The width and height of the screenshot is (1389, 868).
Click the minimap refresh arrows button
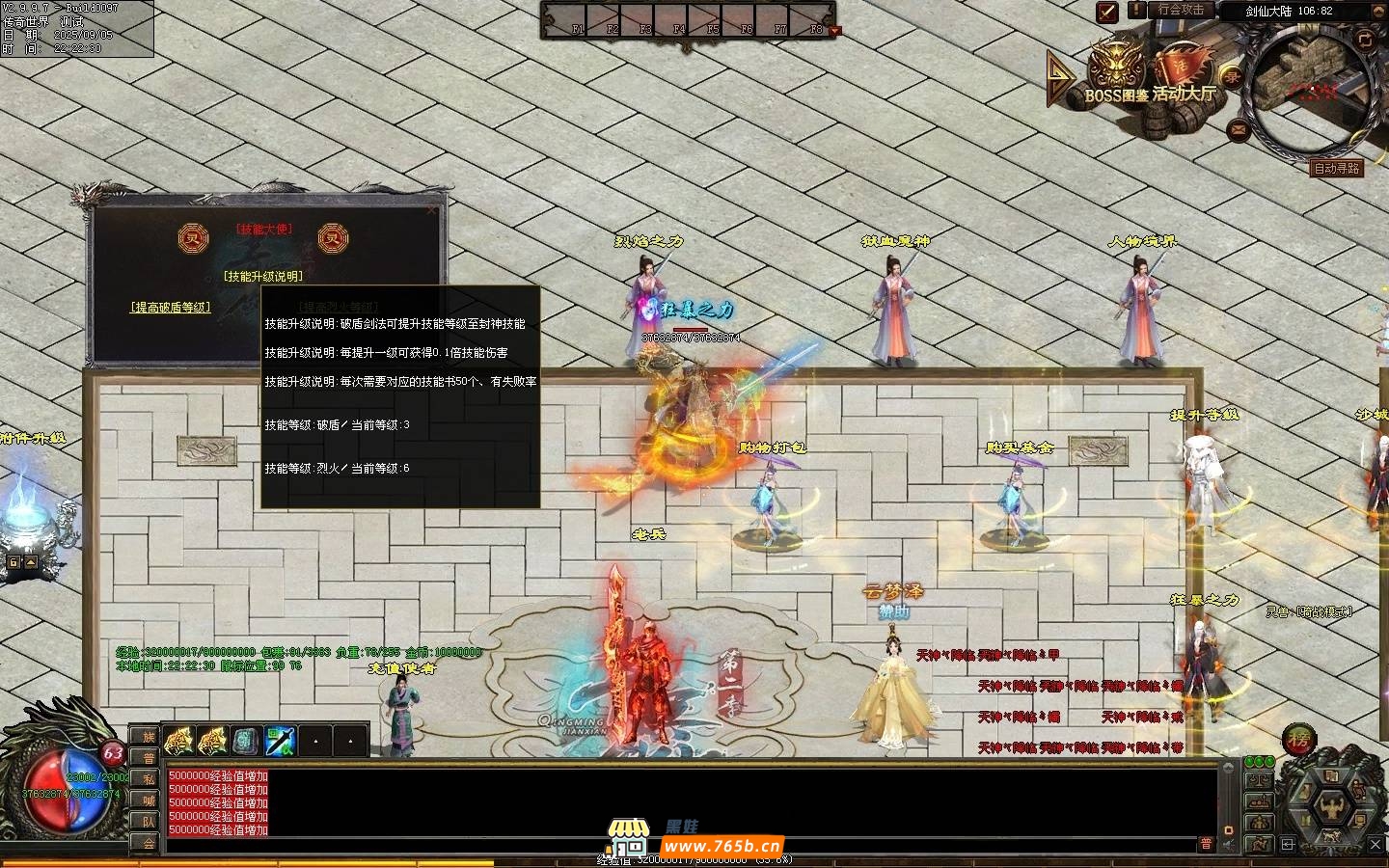tap(1364, 41)
